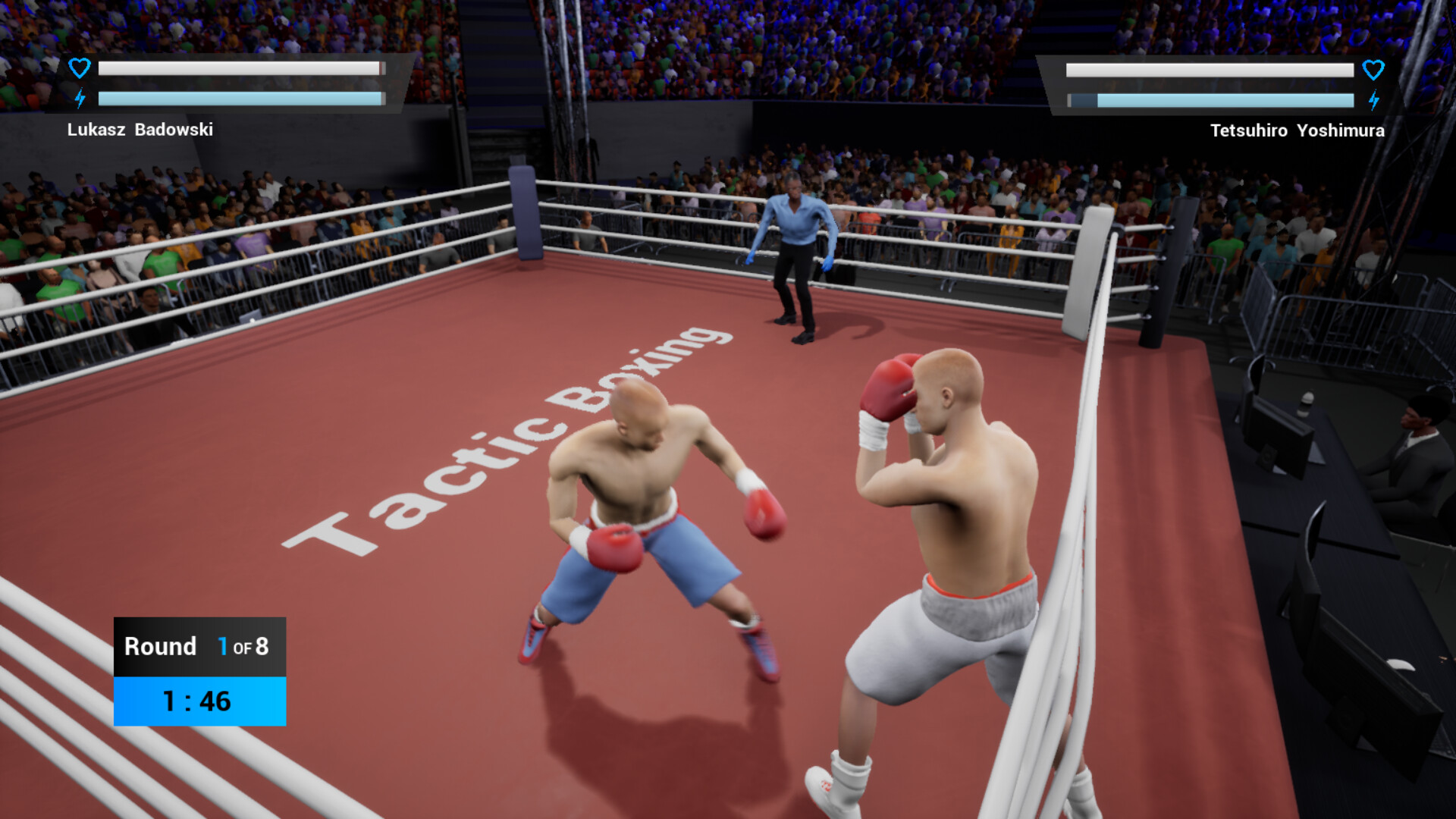
Task: Expand the Round 1 of 8 info panel
Action: tap(199, 647)
